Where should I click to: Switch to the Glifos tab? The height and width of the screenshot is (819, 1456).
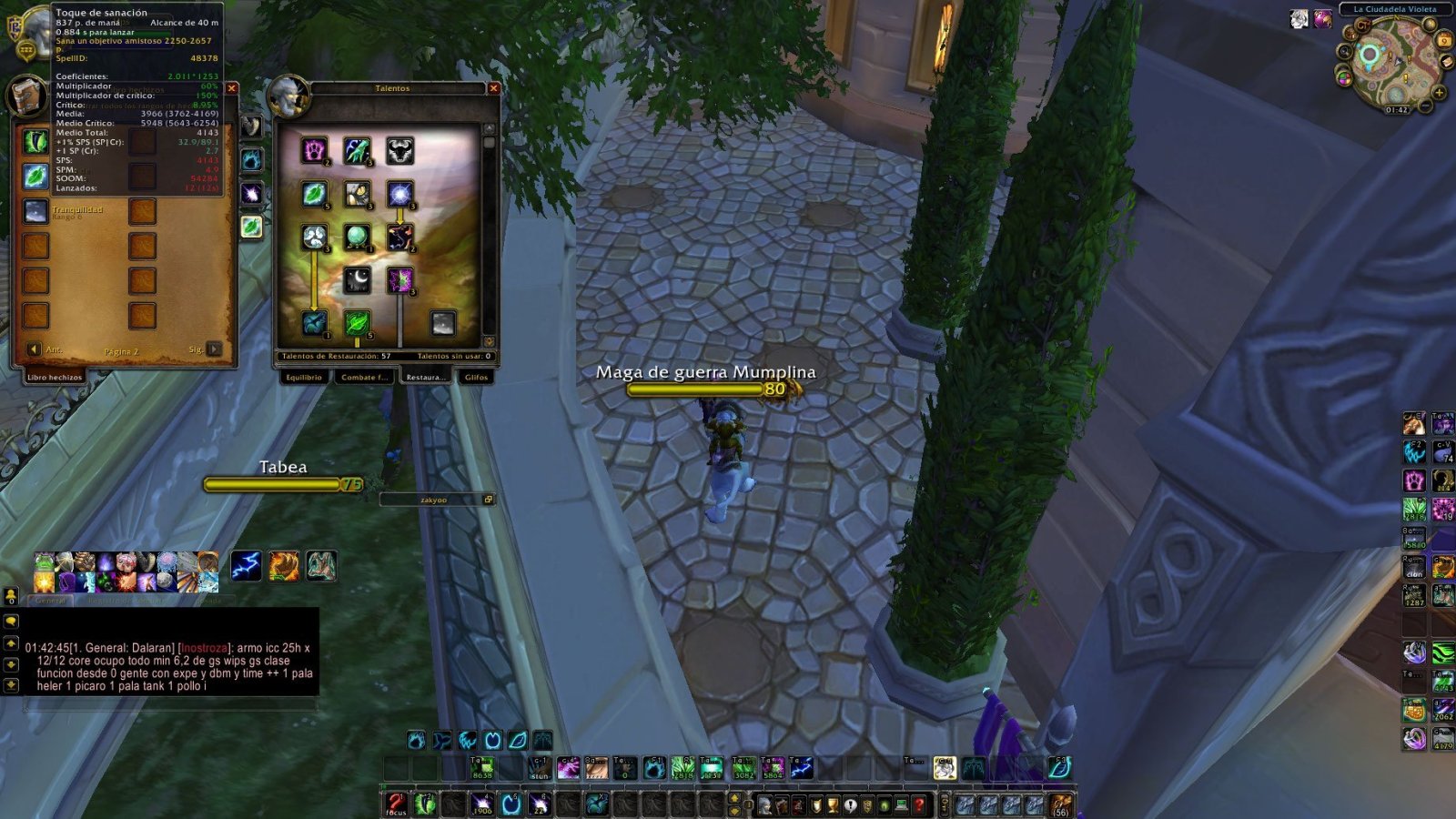pyautogui.click(x=476, y=376)
